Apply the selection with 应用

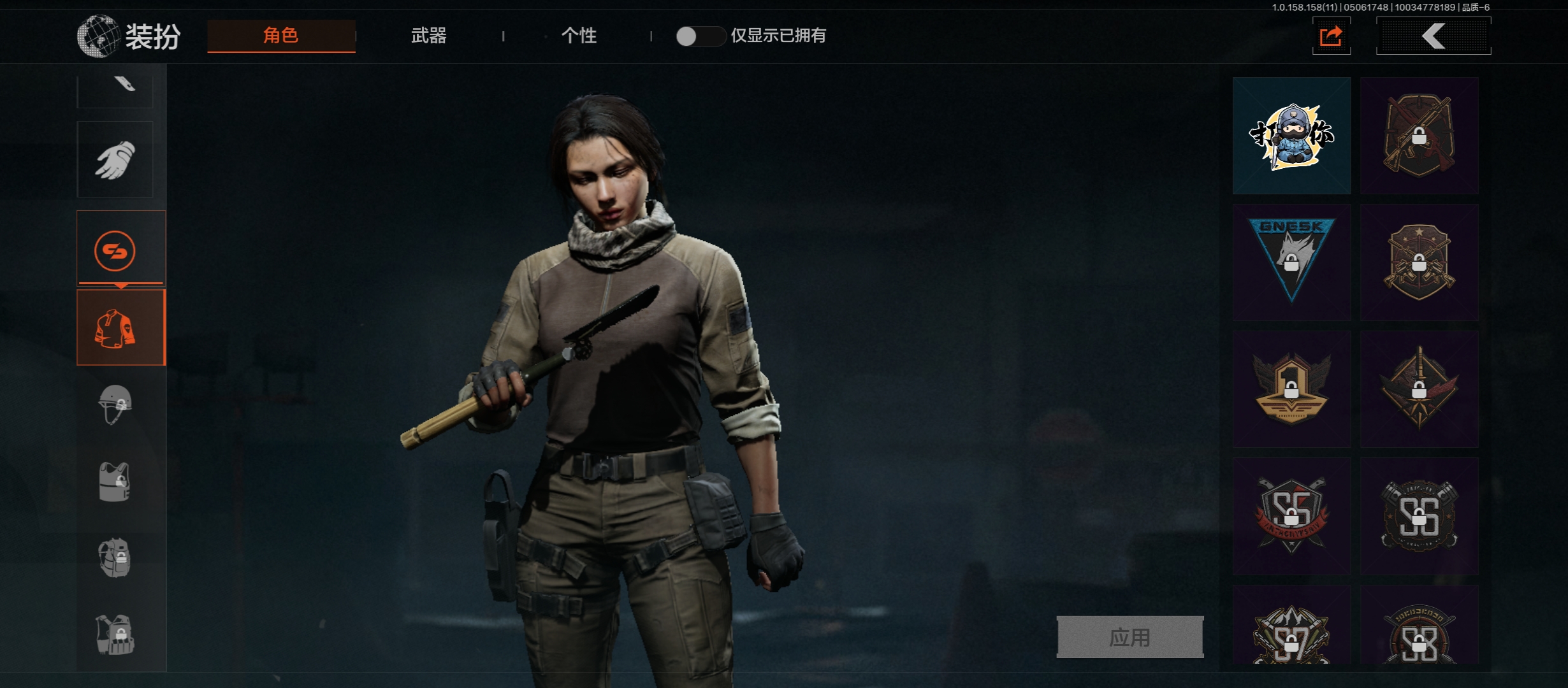tap(1129, 637)
